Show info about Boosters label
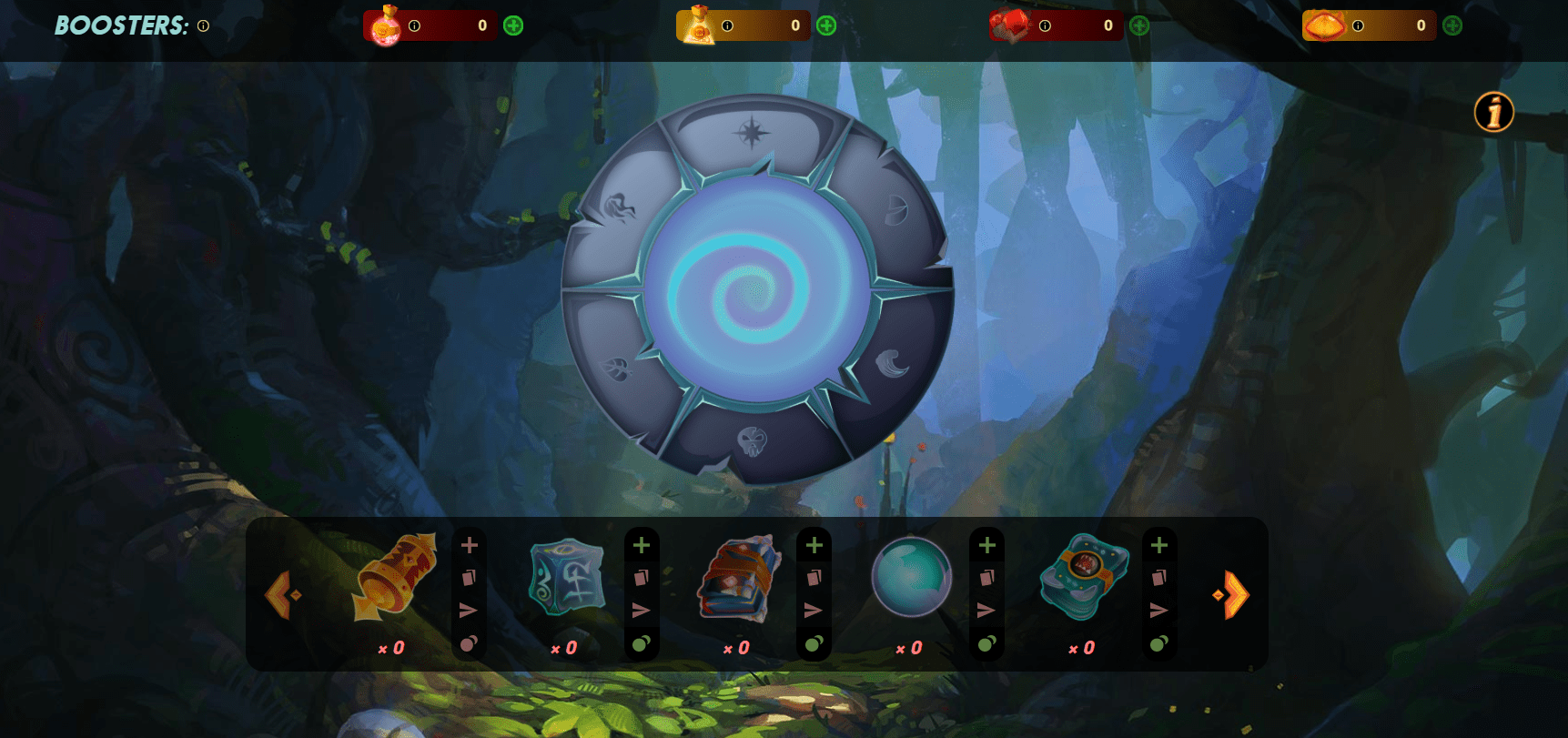Screen dimensions: 1568x738 203,26
